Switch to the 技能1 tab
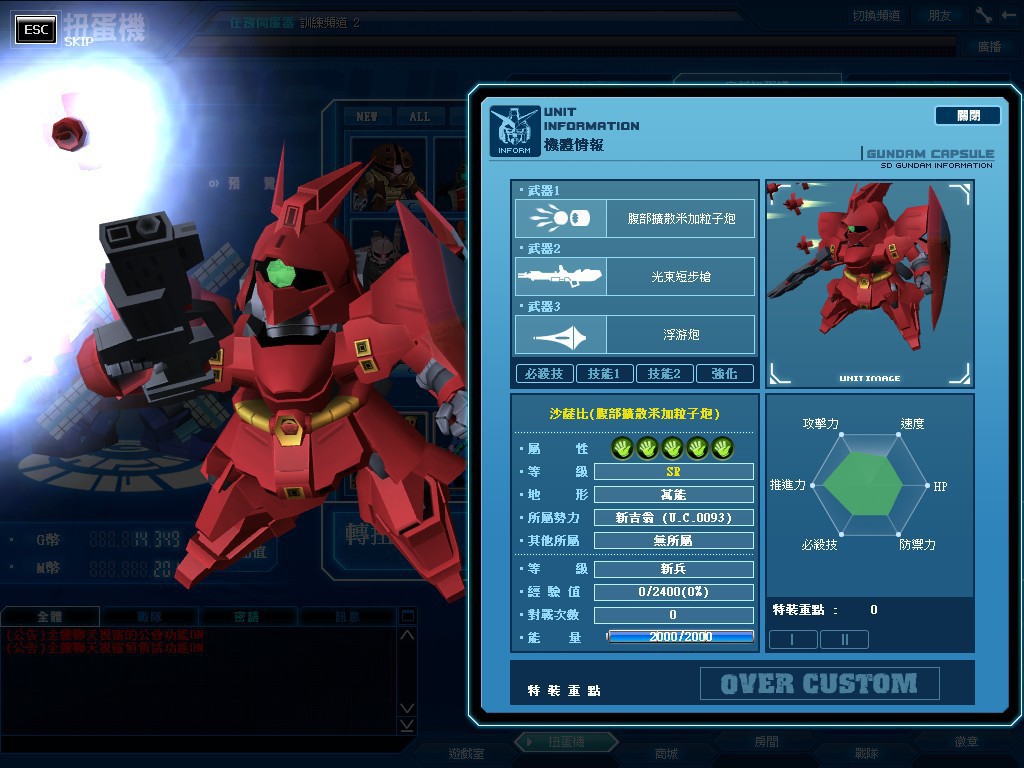Viewport: 1024px width, 768px height. (x=604, y=373)
